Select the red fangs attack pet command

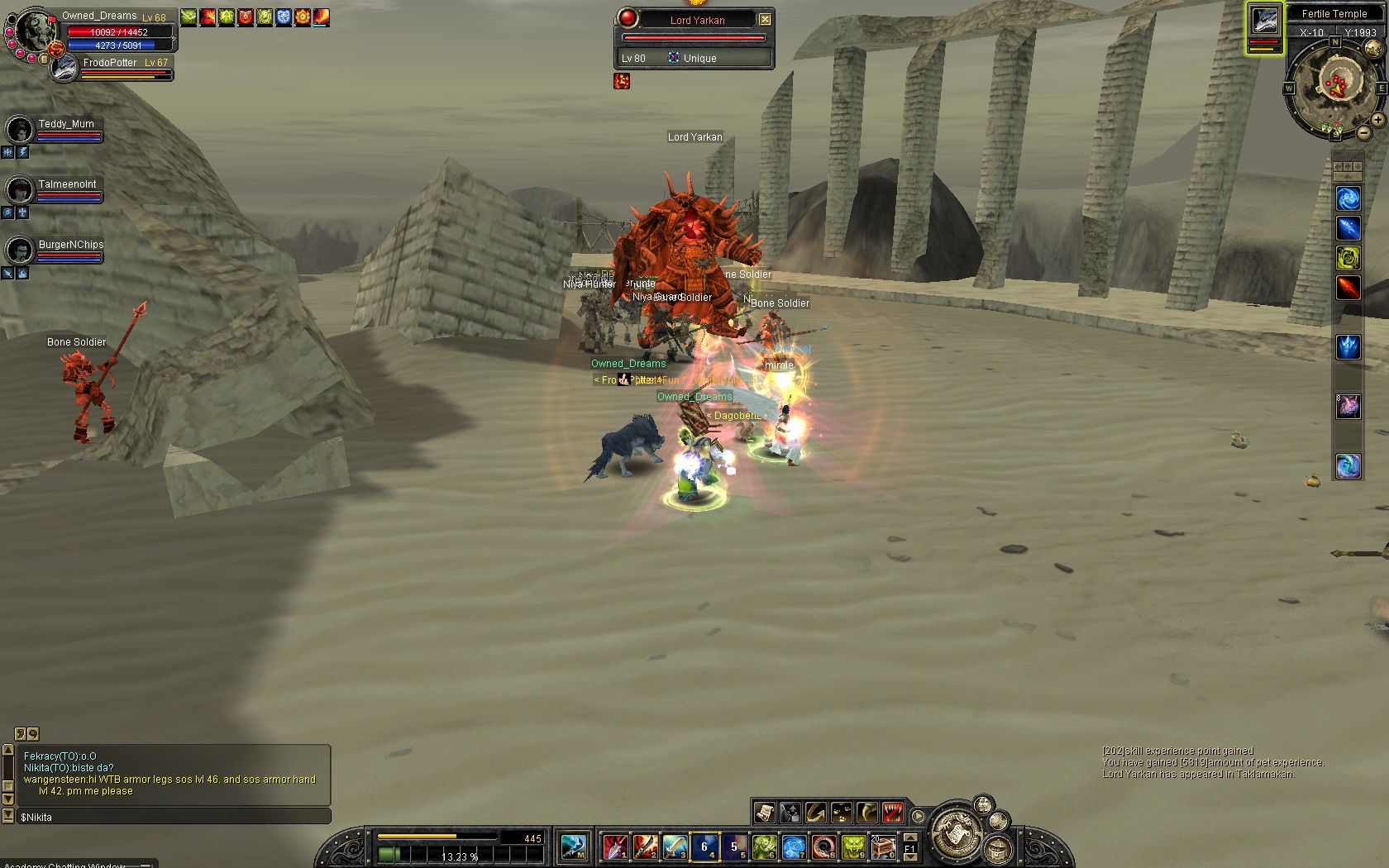[x=893, y=813]
